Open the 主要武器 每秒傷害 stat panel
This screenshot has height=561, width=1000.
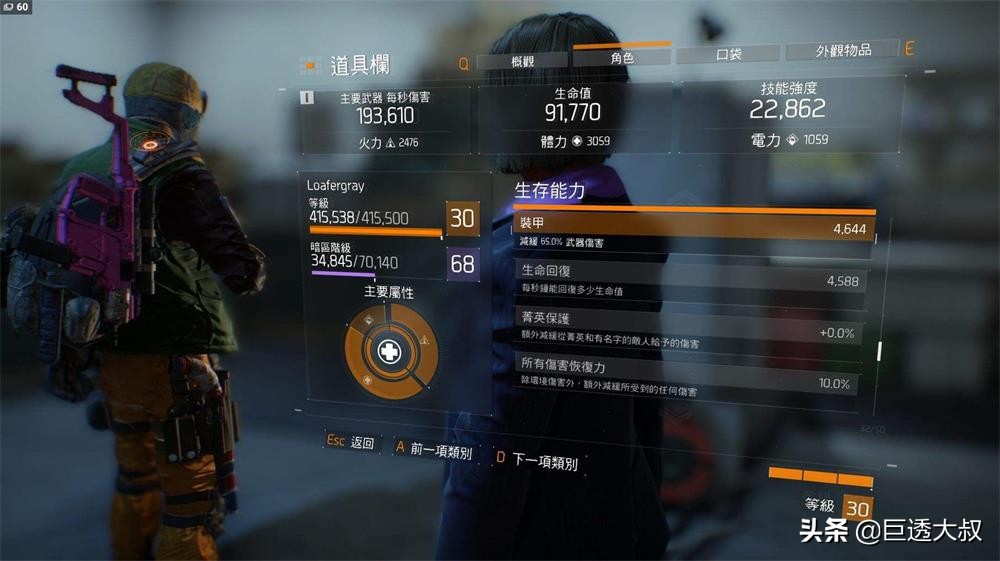[x=386, y=120]
